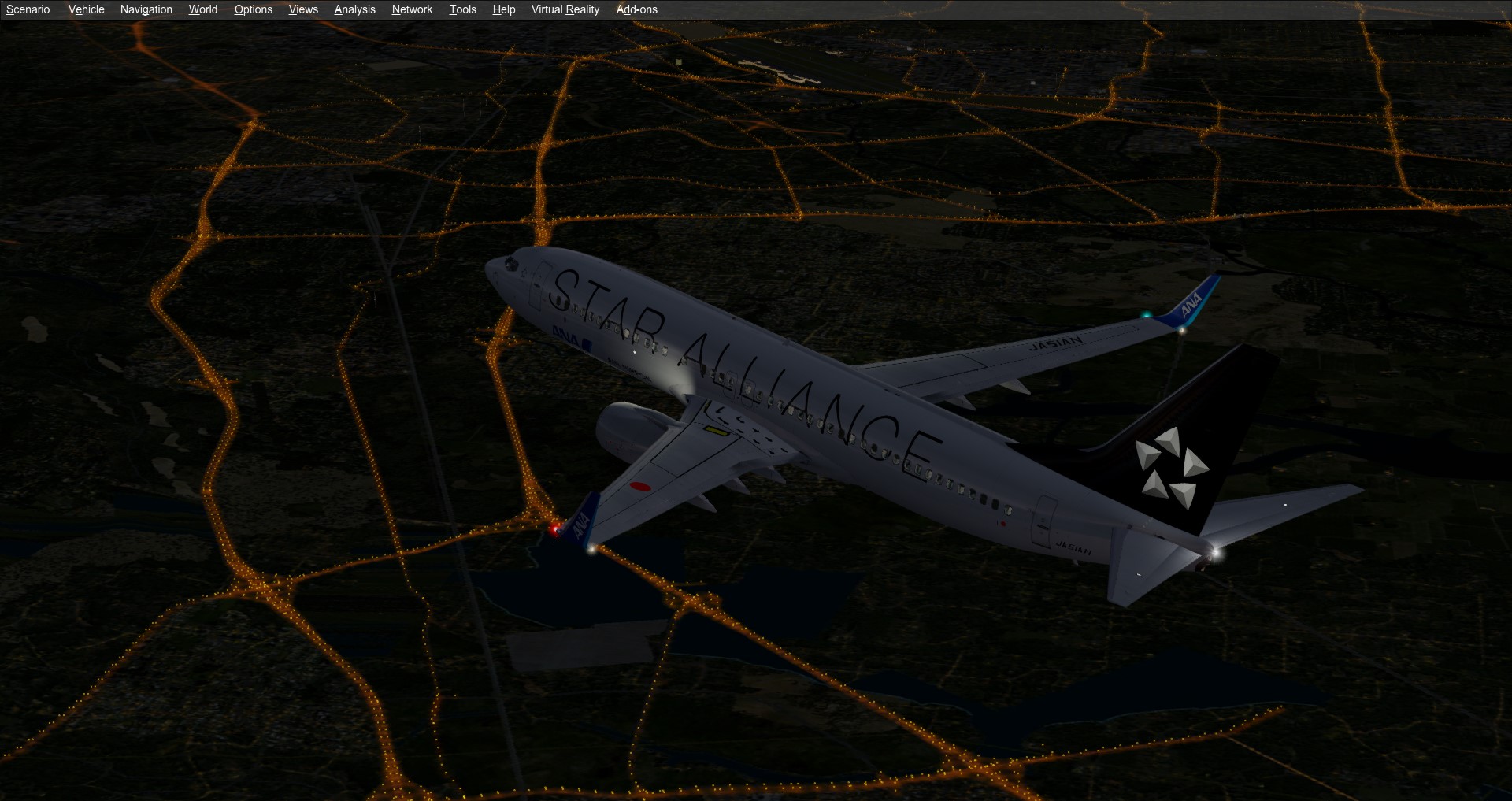Expand the World menu
This screenshot has height=801, width=1512.
click(x=202, y=9)
